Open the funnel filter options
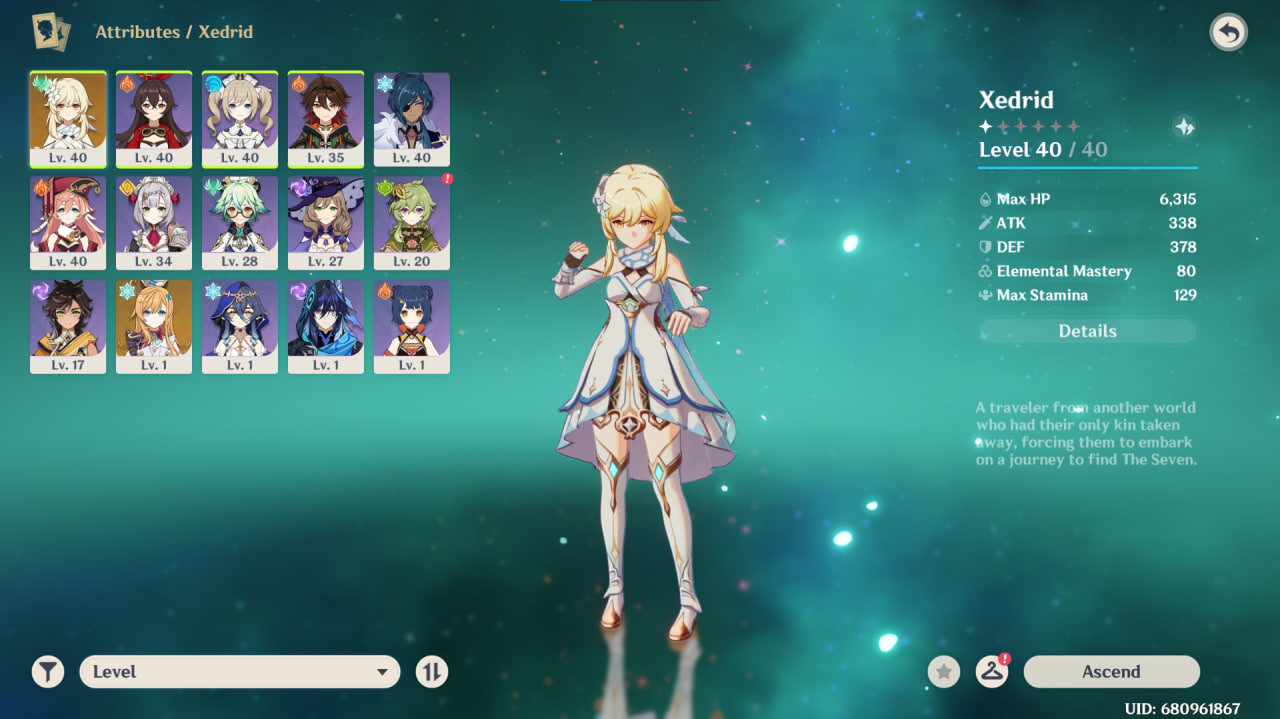The width and height of the screenshot is (1280, 719). point(48,672)
